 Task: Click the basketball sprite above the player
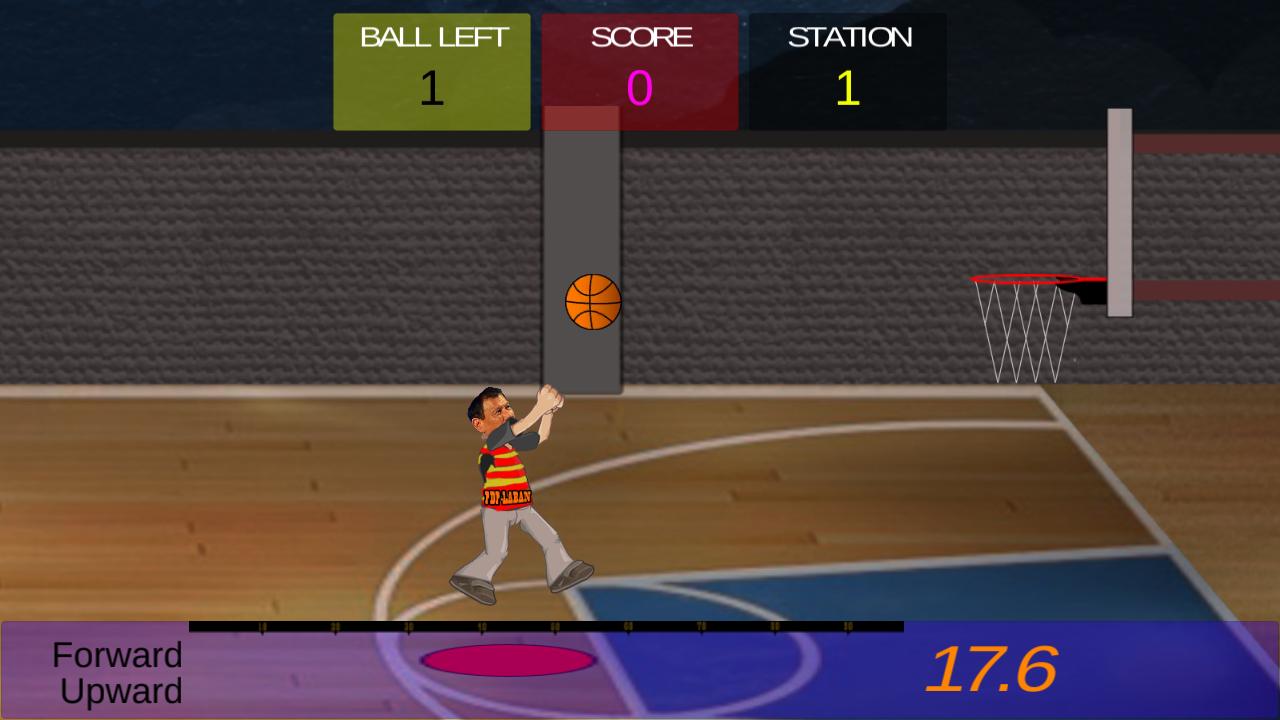(x=593, y=301)
